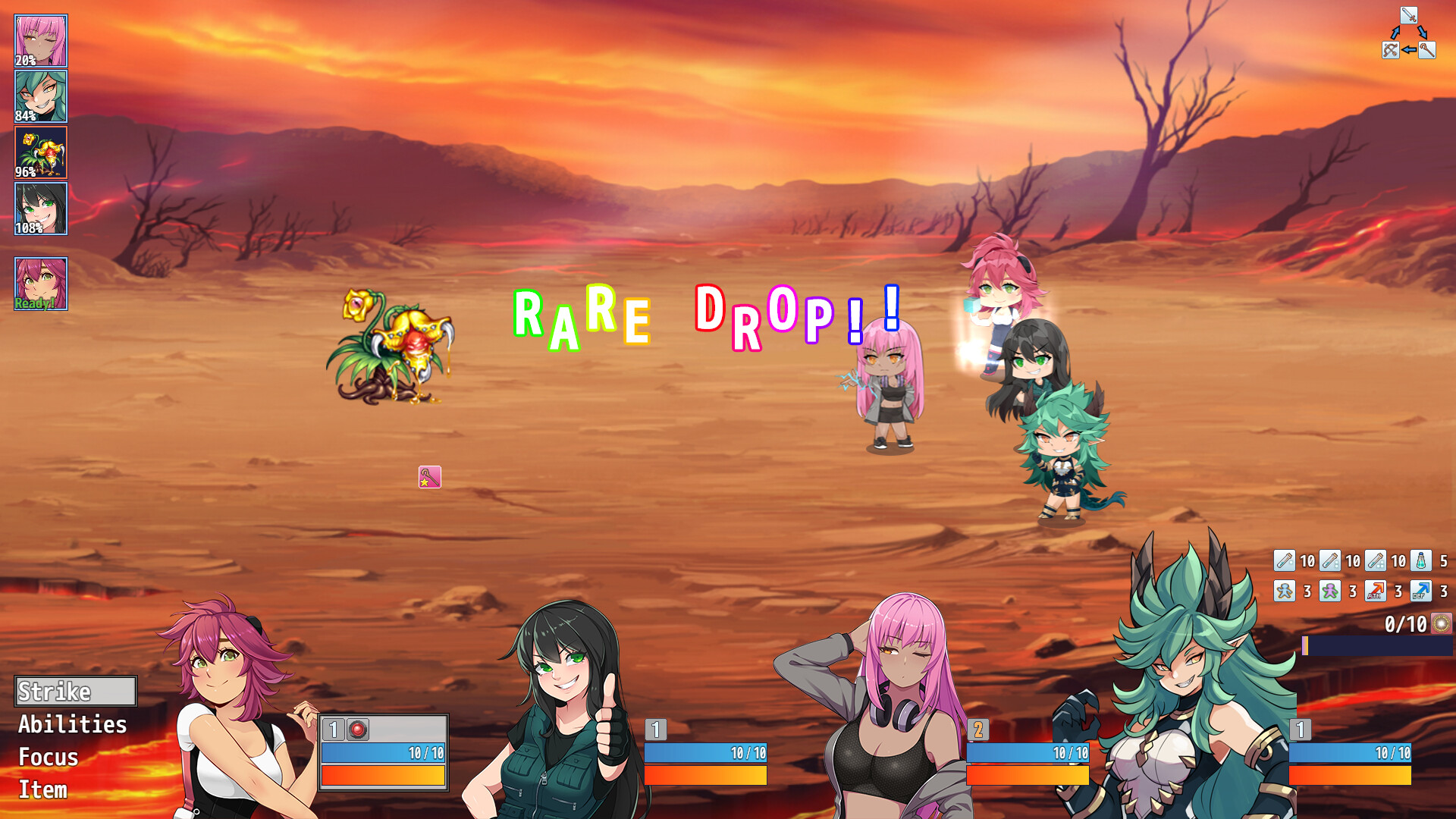
Task: Select Focus in the command list
Action: pyautogui.click(x=48, y=757)
